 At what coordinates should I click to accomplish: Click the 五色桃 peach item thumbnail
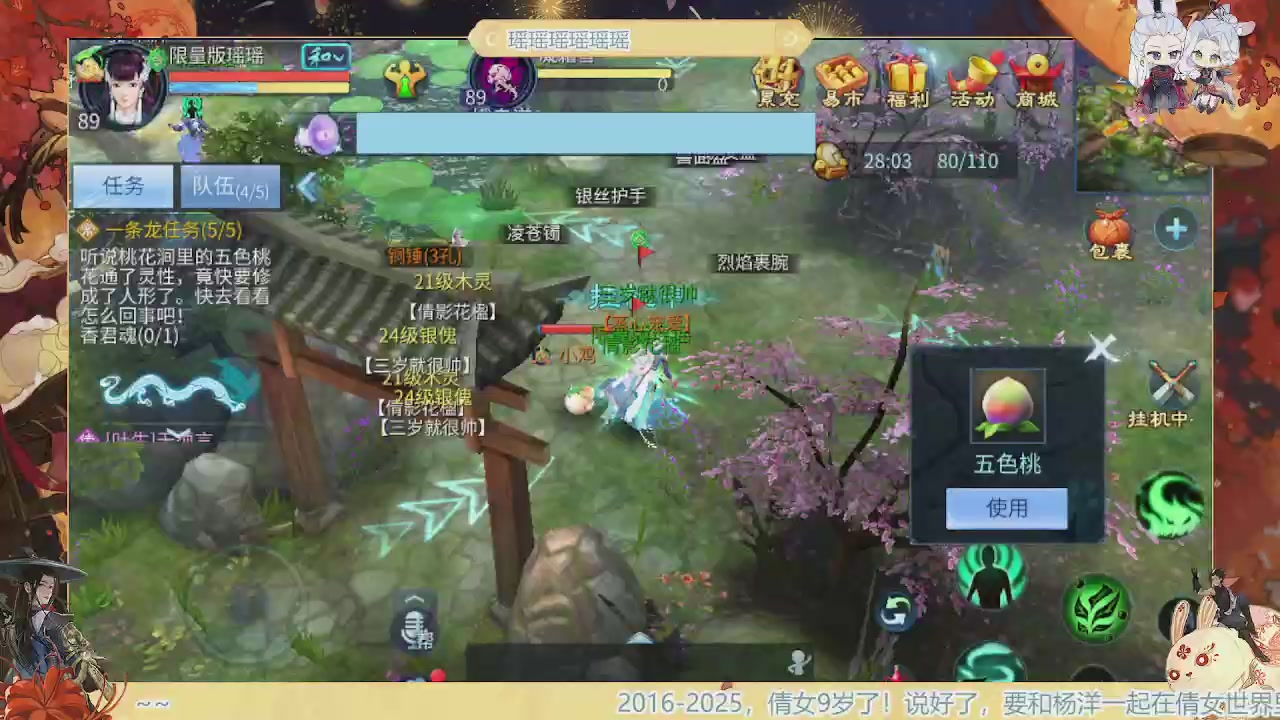click(x=1007, y=403)
